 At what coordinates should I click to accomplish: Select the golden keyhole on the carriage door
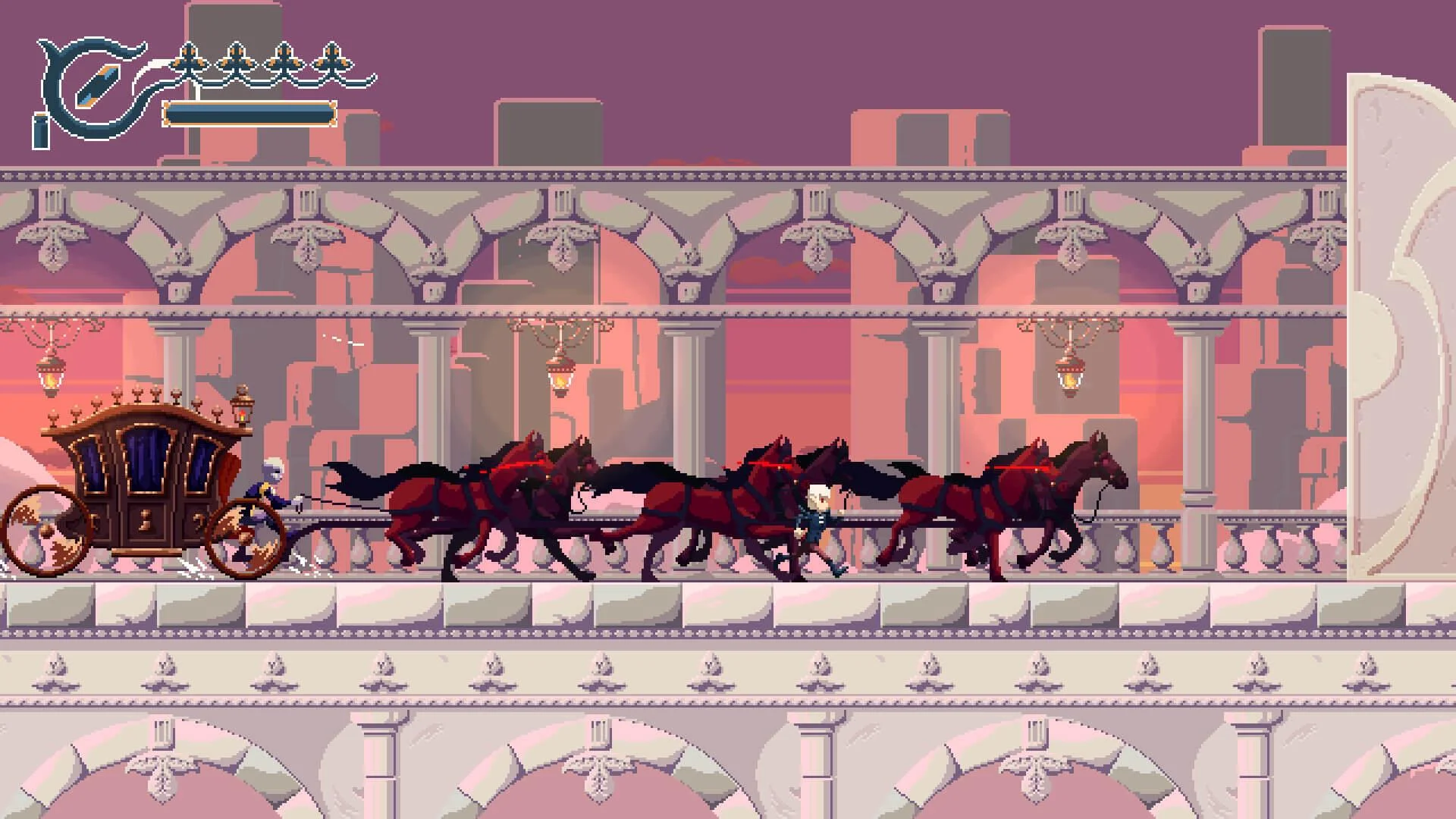click(x=146, y=520)
